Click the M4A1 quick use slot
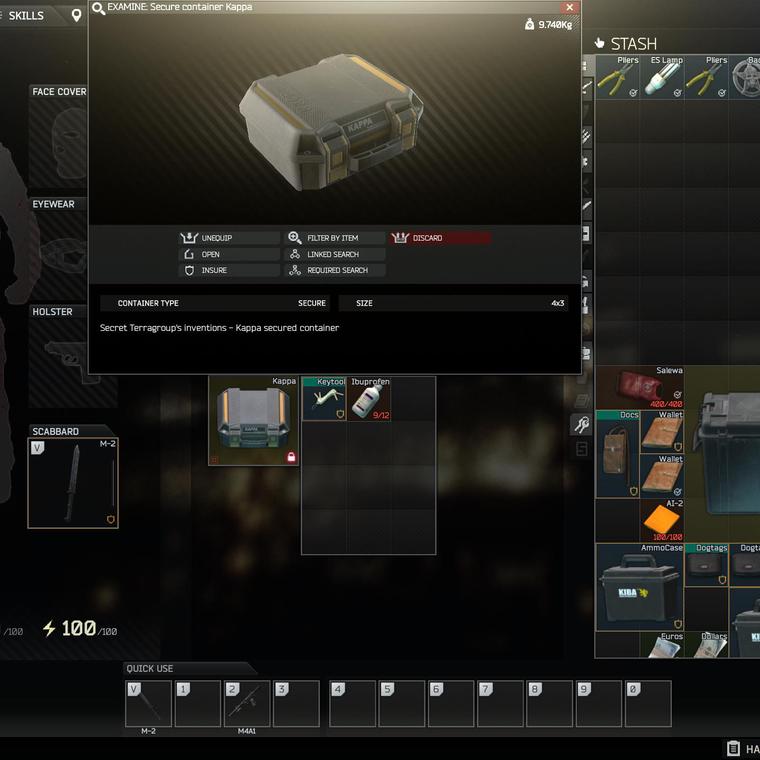The height and width of the screenshot is (760, 760). click(x=247, y=704)
